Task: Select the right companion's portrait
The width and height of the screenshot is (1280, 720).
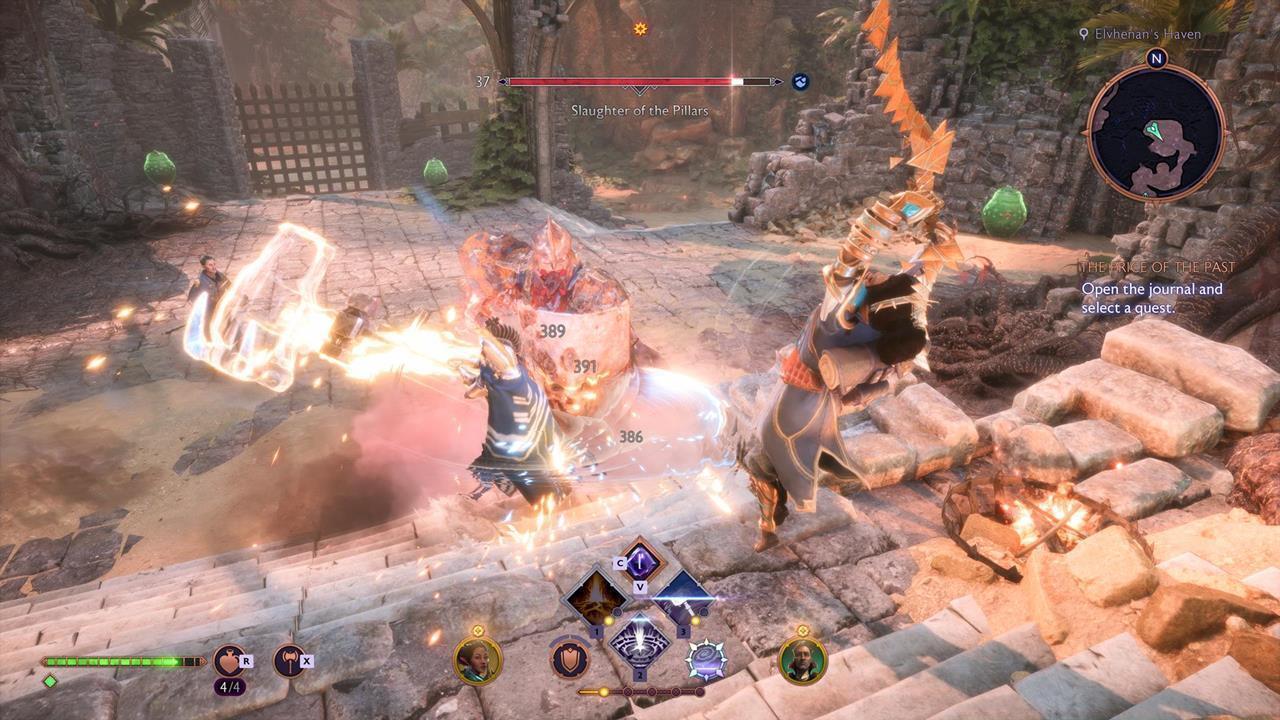Action: click(802, 663)
